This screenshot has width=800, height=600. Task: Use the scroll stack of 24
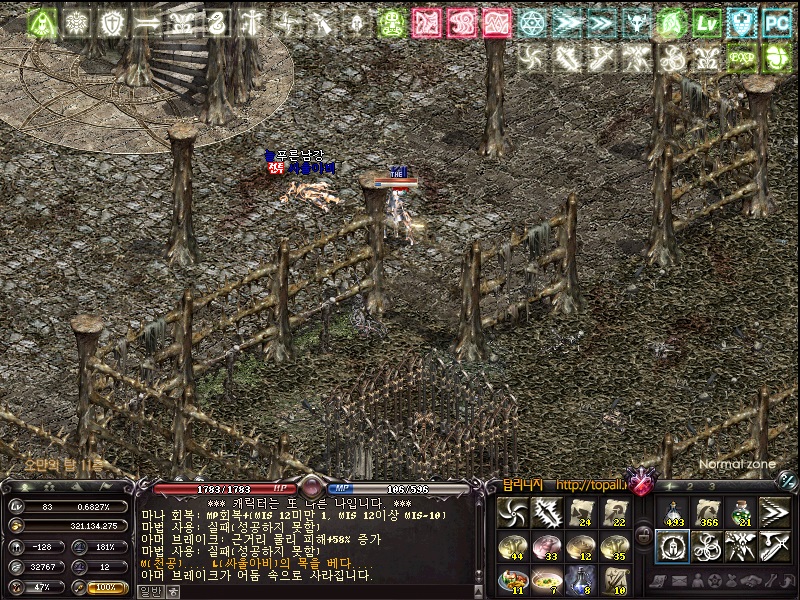point(580,513)
